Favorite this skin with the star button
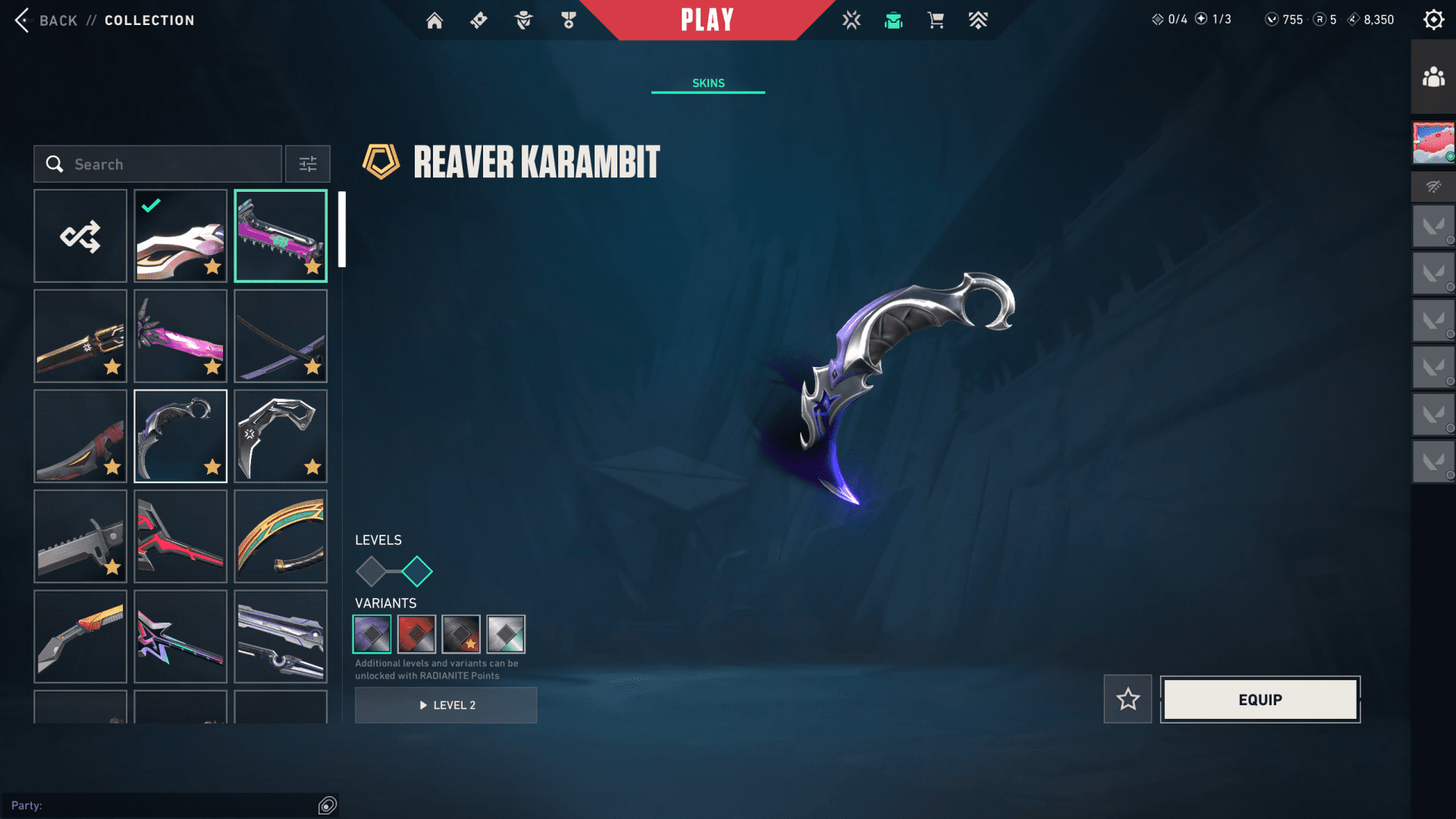The height and width of the screenshot is (819, 1456). coord(1128,699)
